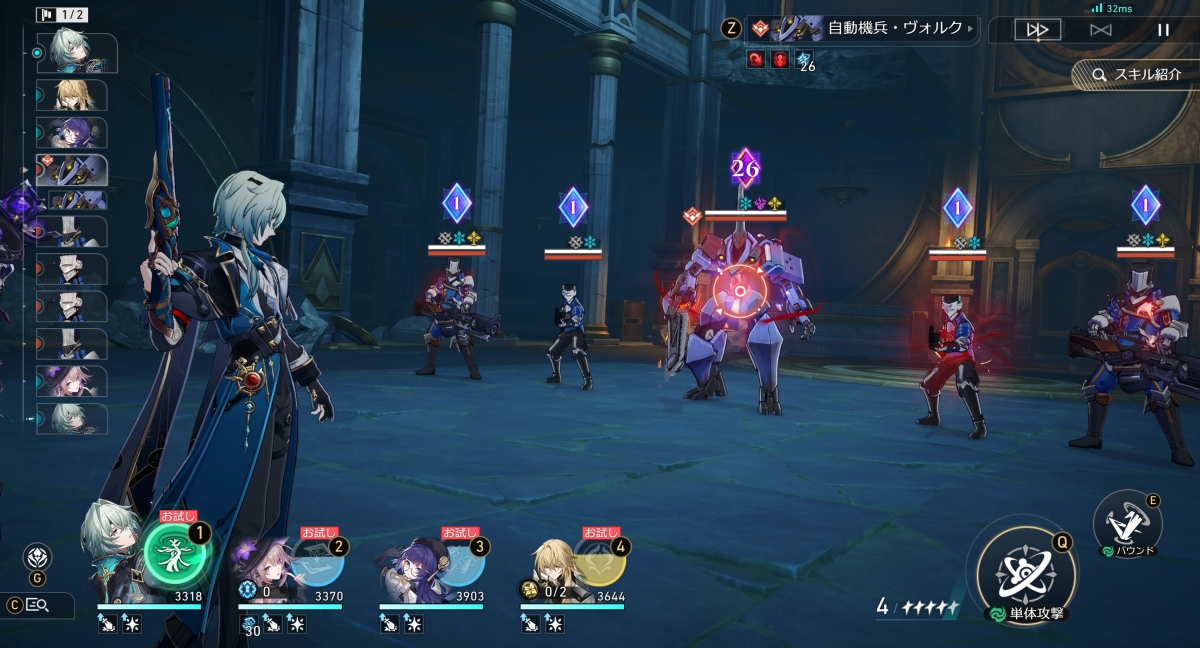The image size is (1200, 648).
Task: Click the flower emblem icon above G
Action: coord(37,557)
